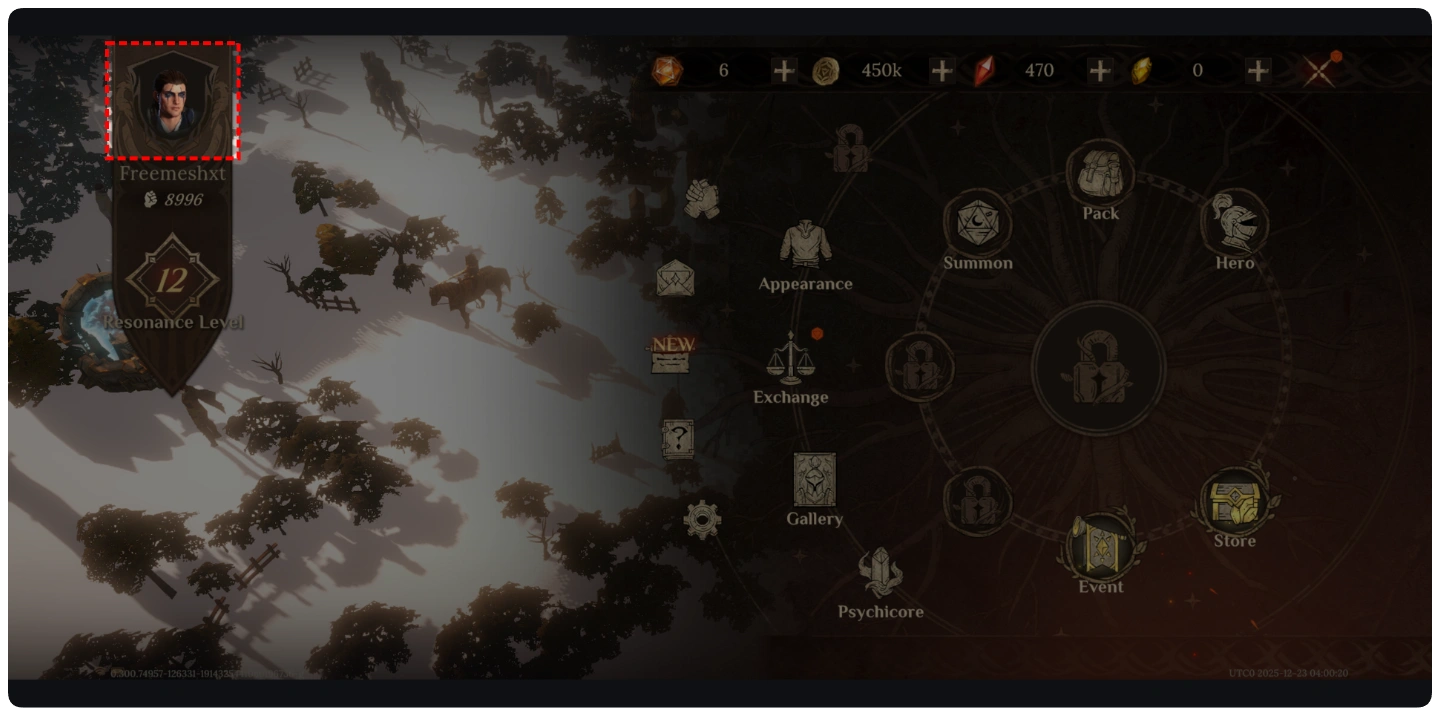Open the Gallery card menu
The height and width of the screenshot is (716, 1440).
click(814, 480)
